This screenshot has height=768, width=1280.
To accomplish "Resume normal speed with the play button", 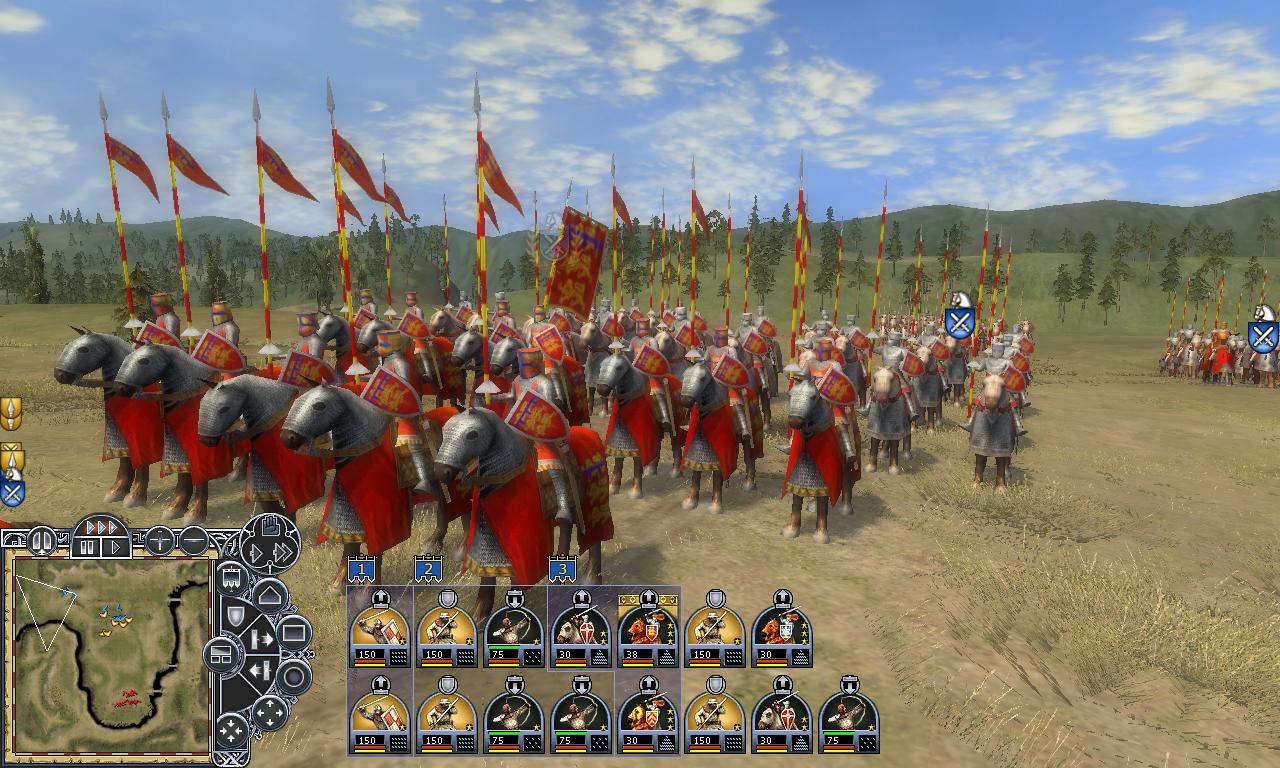I will [x=116, y=547].
